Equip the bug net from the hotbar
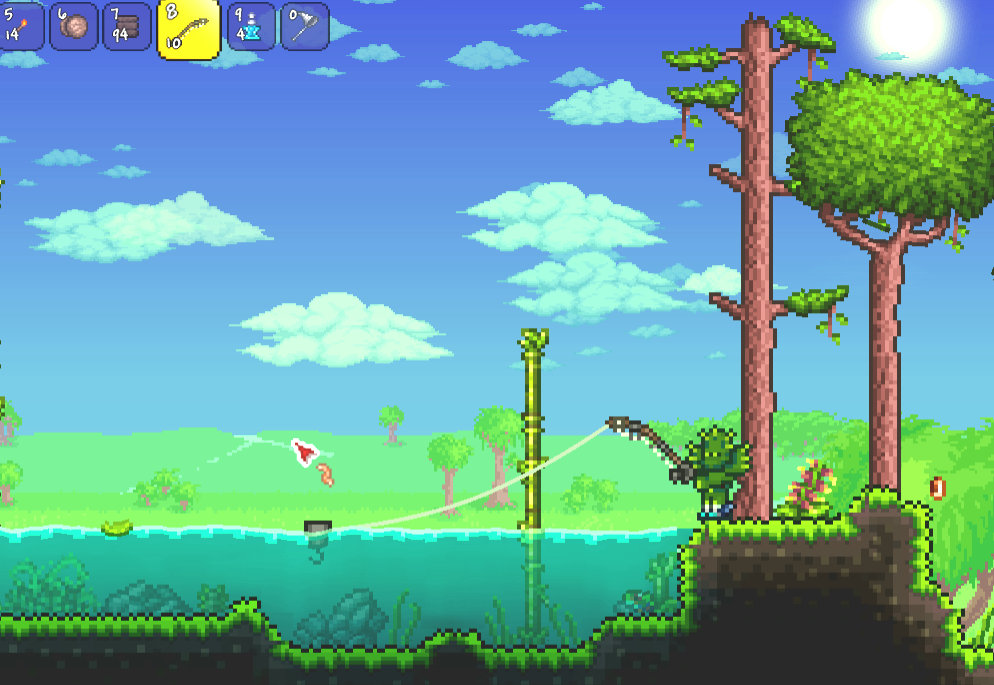This screenshot has width=994, height=685. pos(304,26)
